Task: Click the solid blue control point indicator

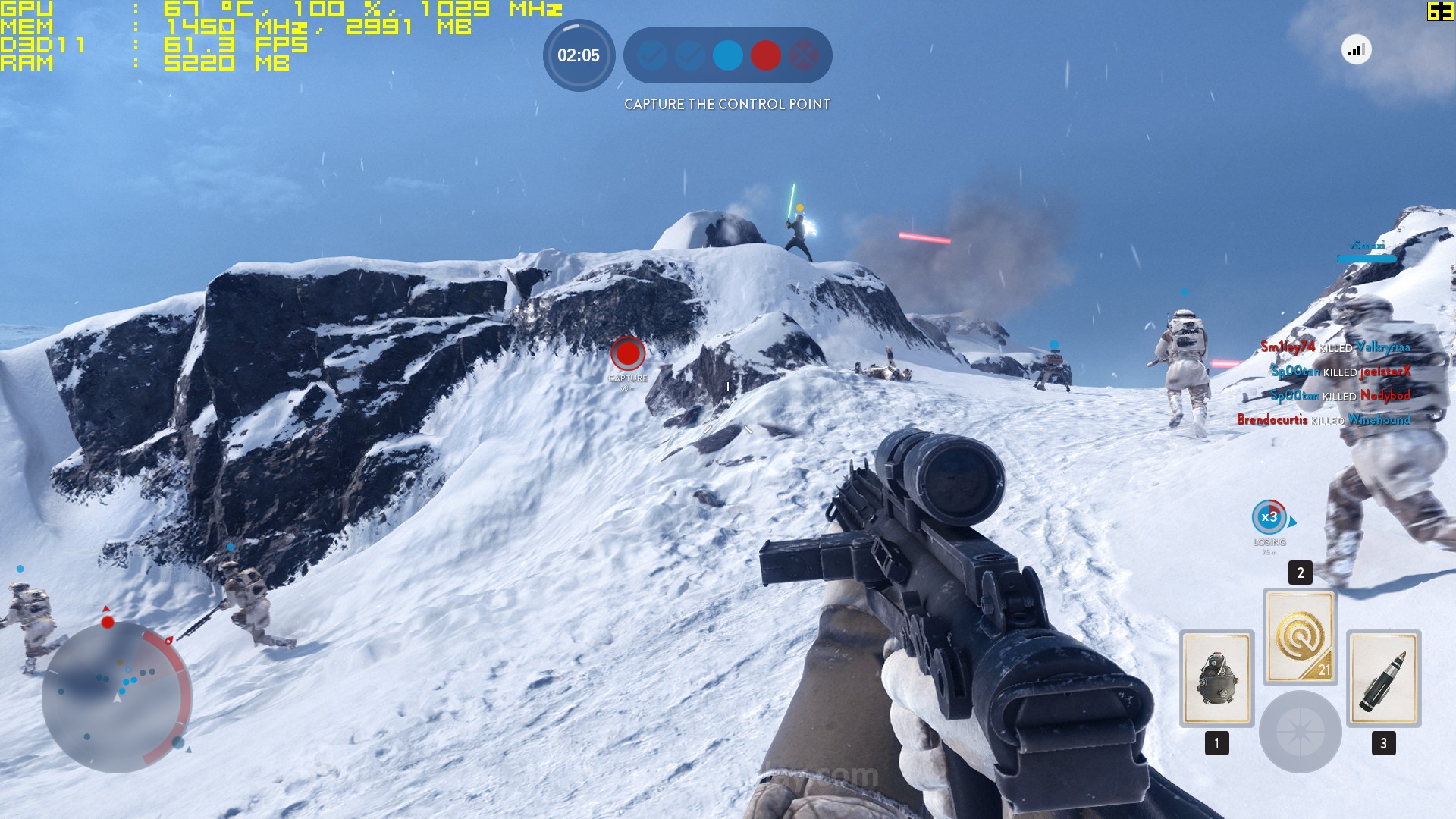Action: (x=727, y=55)
